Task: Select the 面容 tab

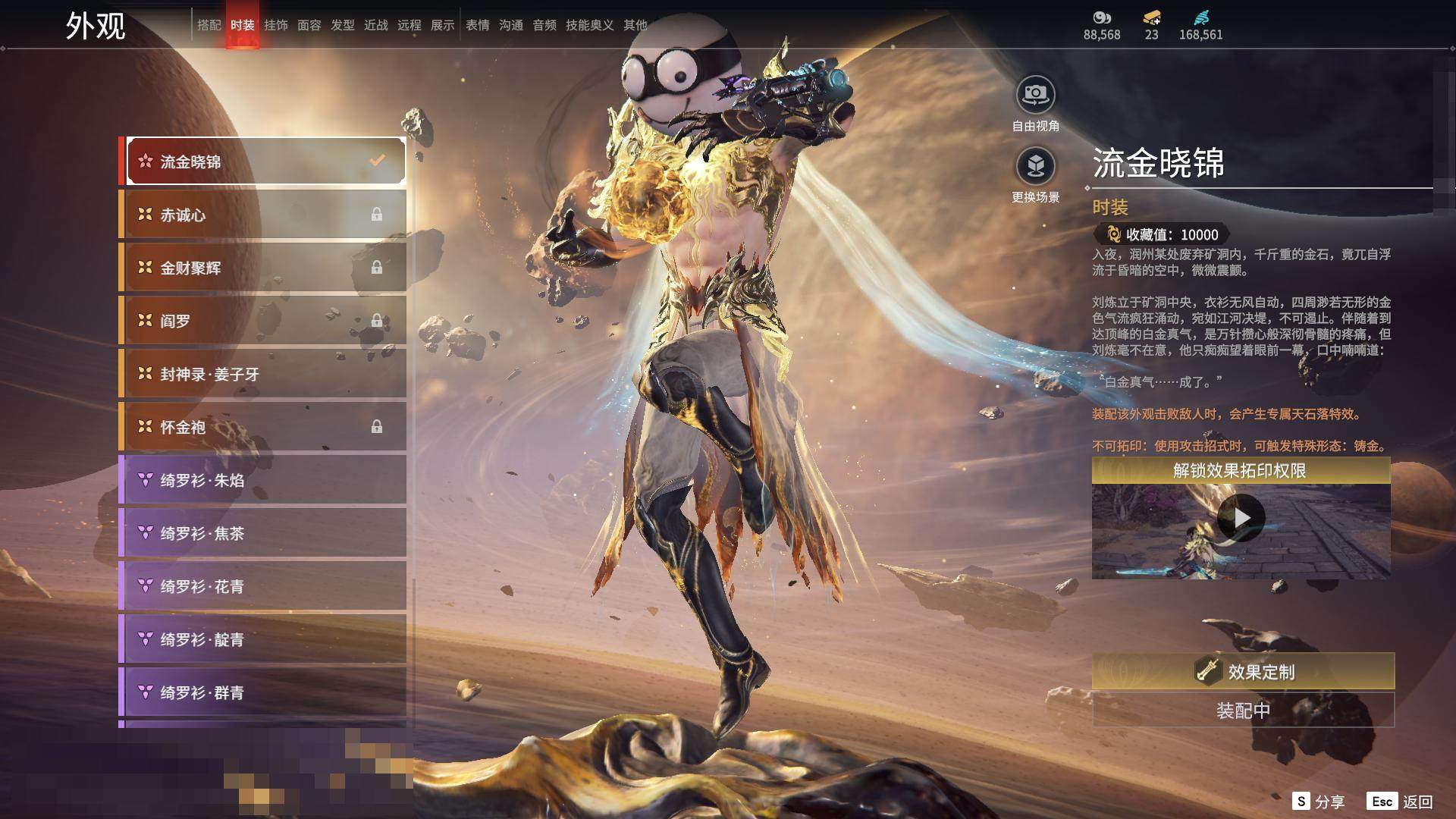Action: pos(309,25)
